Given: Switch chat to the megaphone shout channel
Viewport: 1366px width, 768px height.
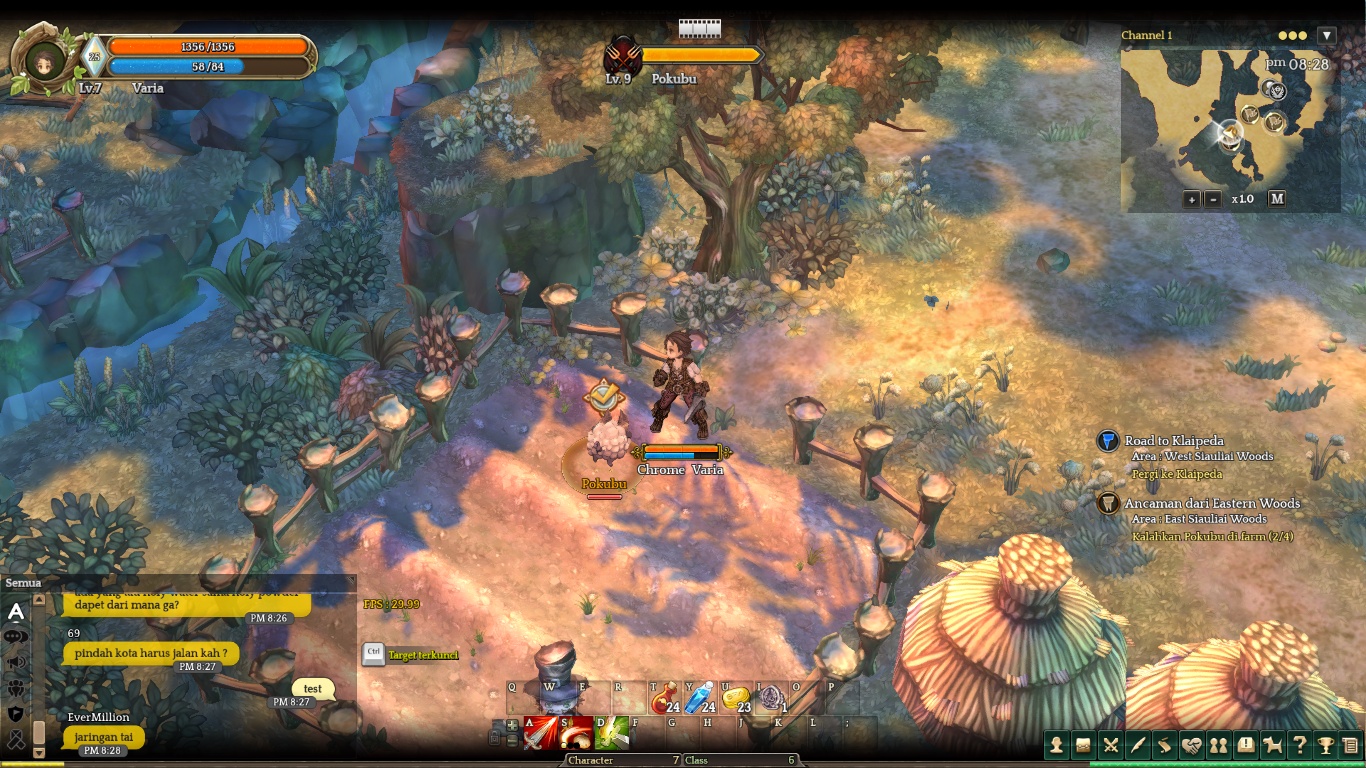Looking at the screenshot, I should pos(16,662).
